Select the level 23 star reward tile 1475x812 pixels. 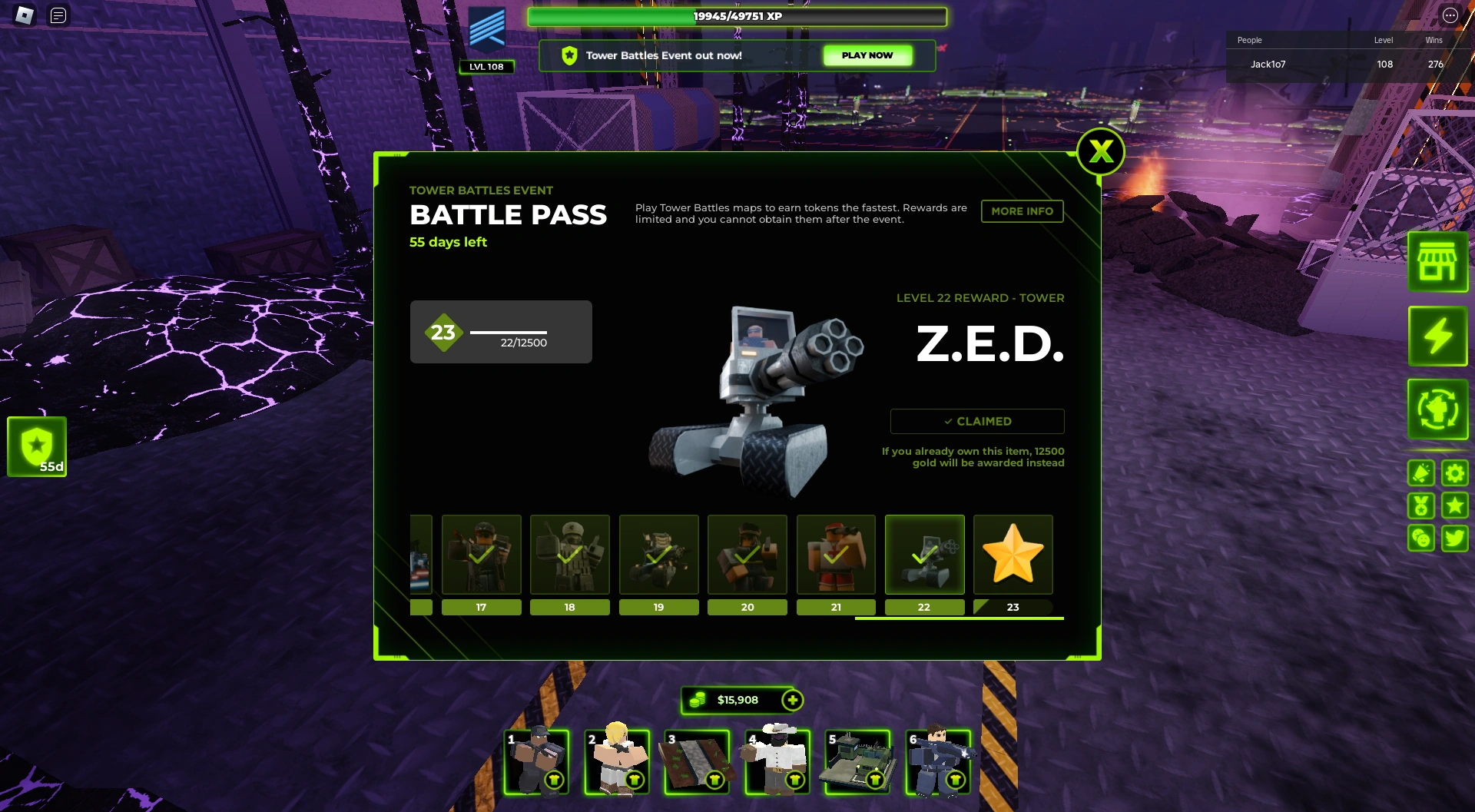pos(1013,555)
